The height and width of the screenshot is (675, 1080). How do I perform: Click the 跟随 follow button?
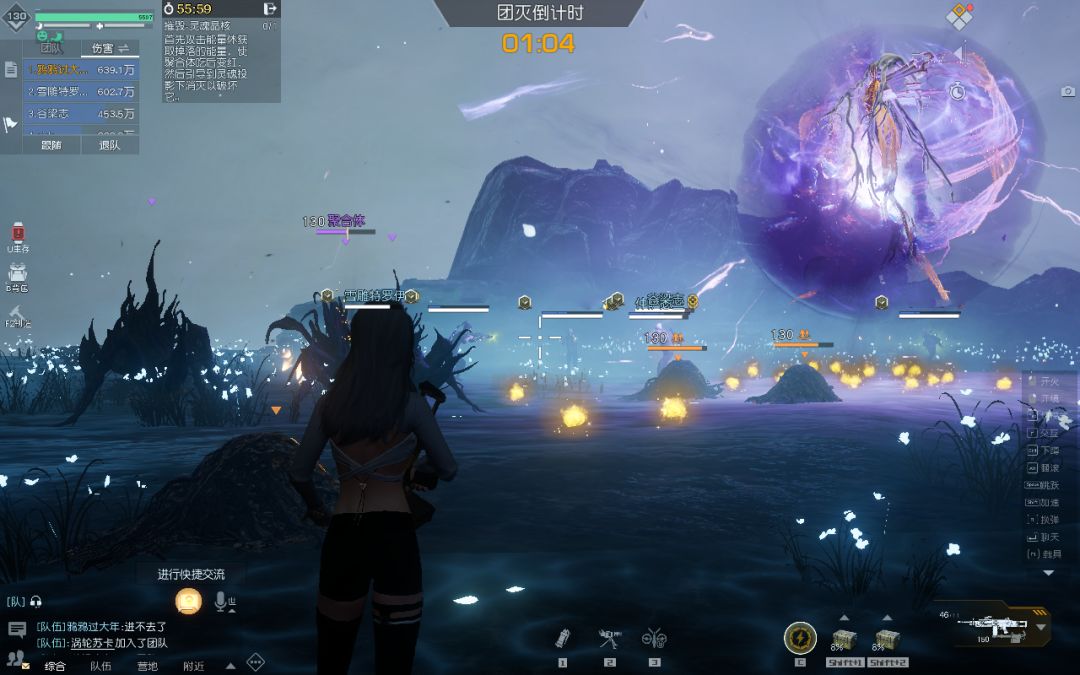[x=51, y=145]
